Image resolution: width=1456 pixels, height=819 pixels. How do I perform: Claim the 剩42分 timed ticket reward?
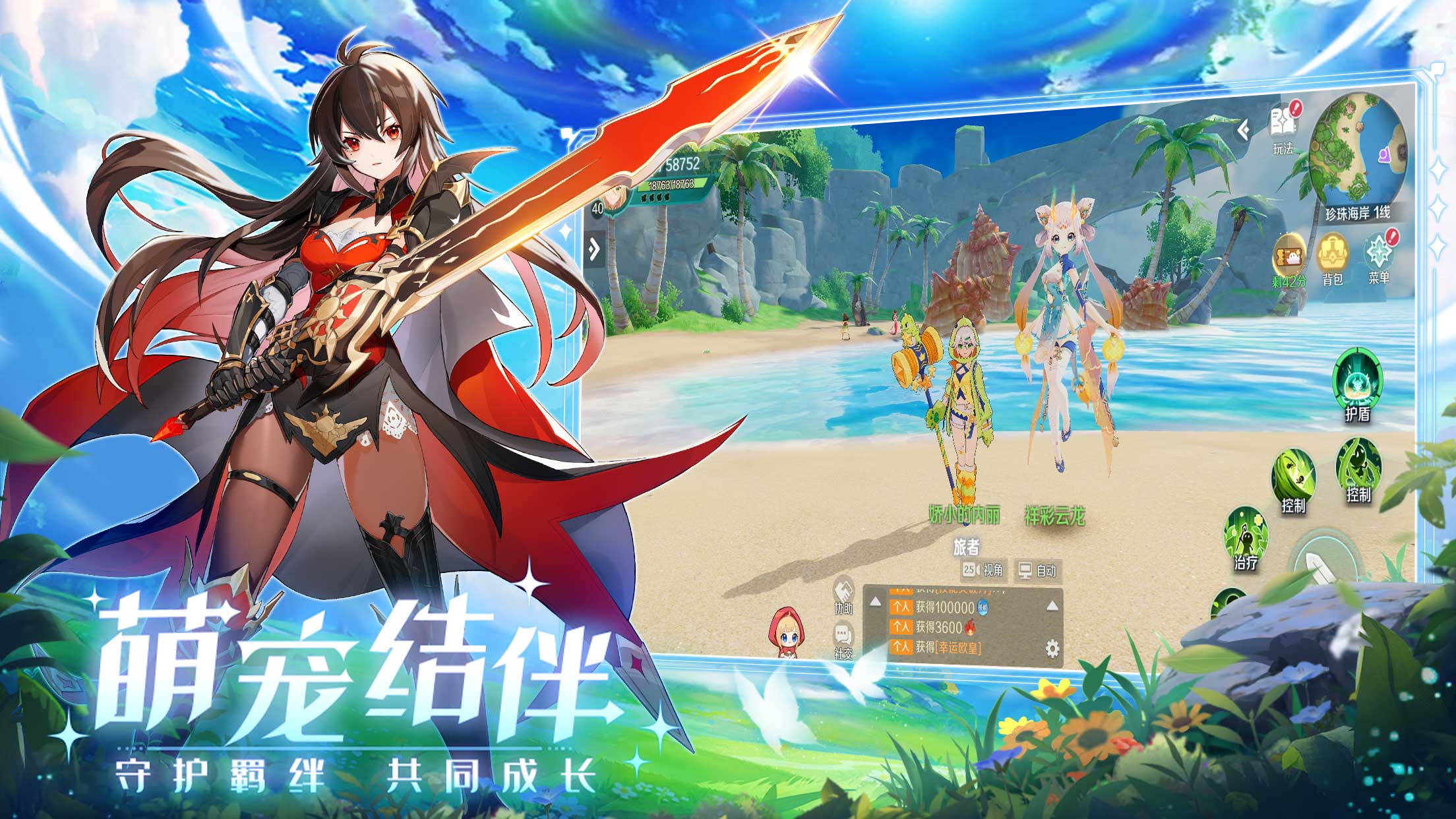click(x=1289, y=255)
